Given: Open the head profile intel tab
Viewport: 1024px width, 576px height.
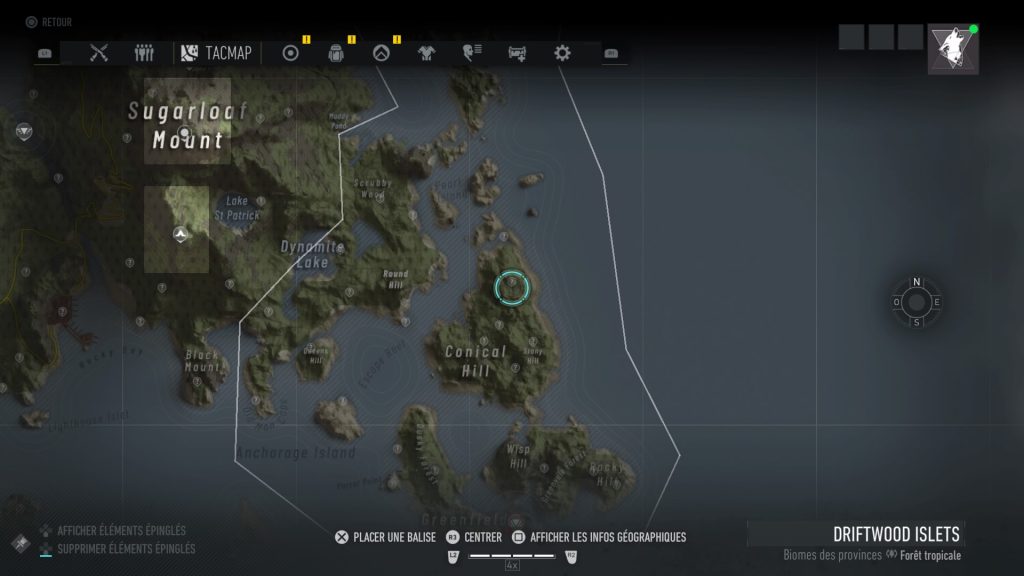Looking at the screenshot, I should (x=470, y=53).
